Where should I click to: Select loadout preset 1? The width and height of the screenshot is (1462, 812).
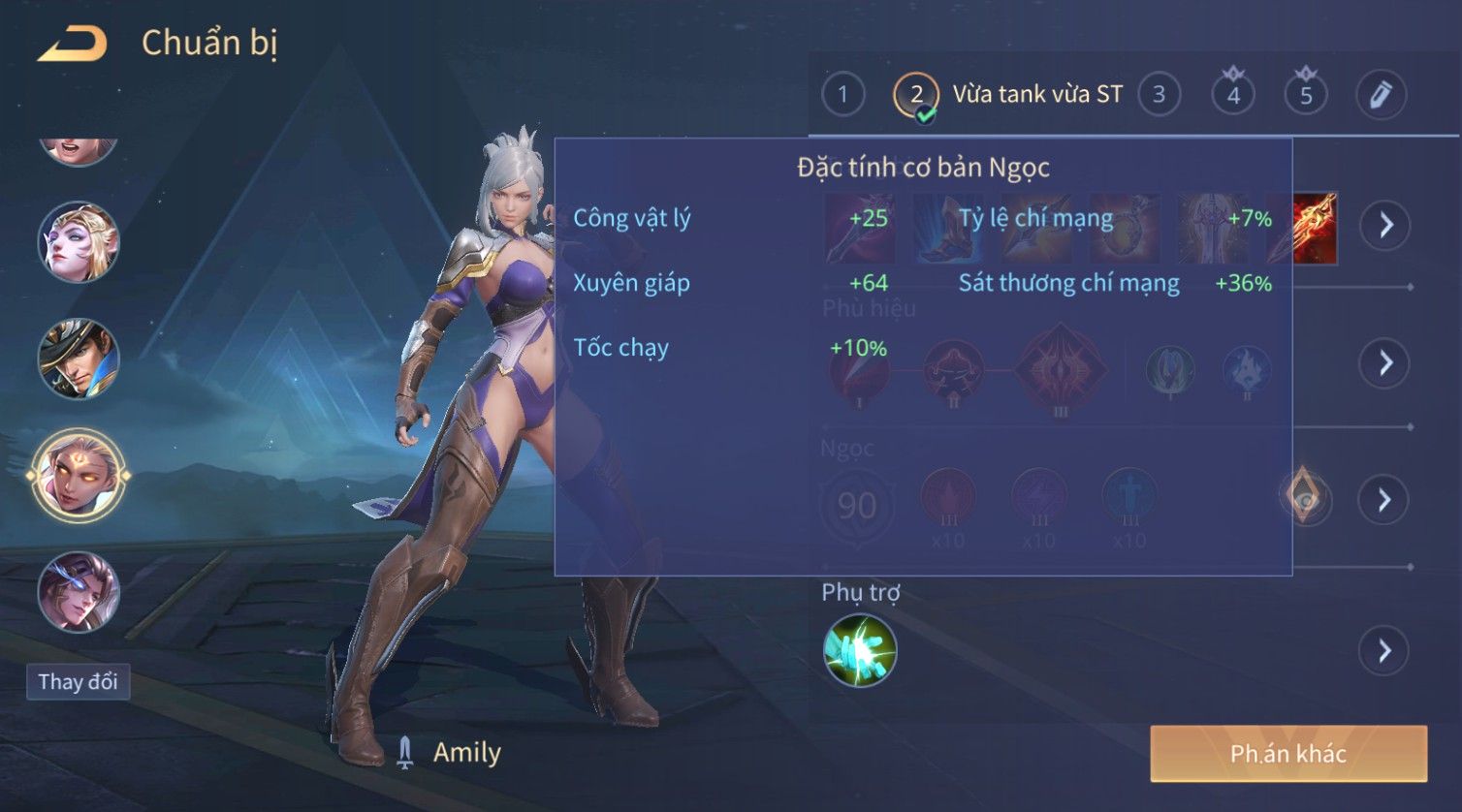(x=842, y=95)
